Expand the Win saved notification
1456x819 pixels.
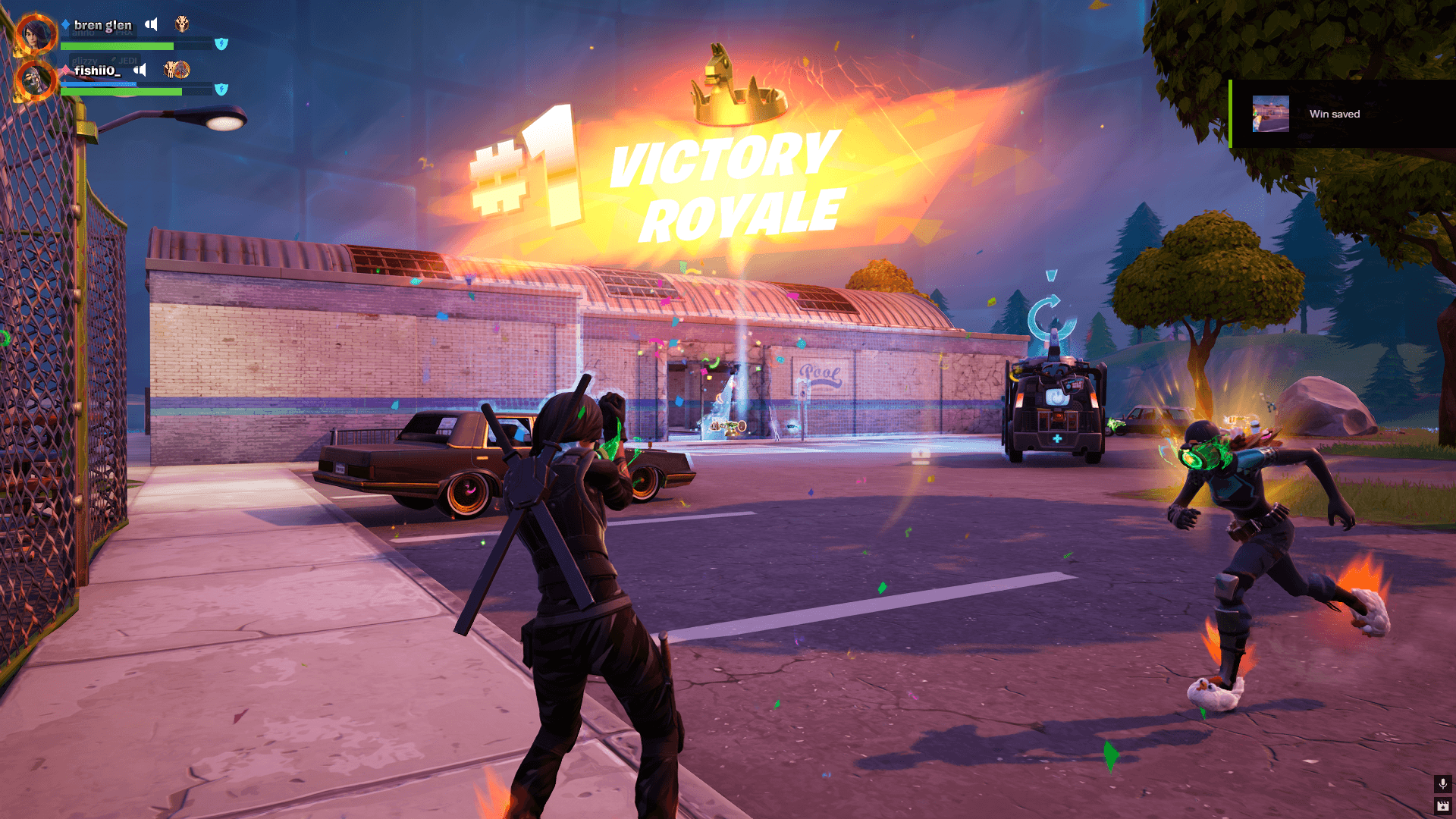(x=1350, y=114)
